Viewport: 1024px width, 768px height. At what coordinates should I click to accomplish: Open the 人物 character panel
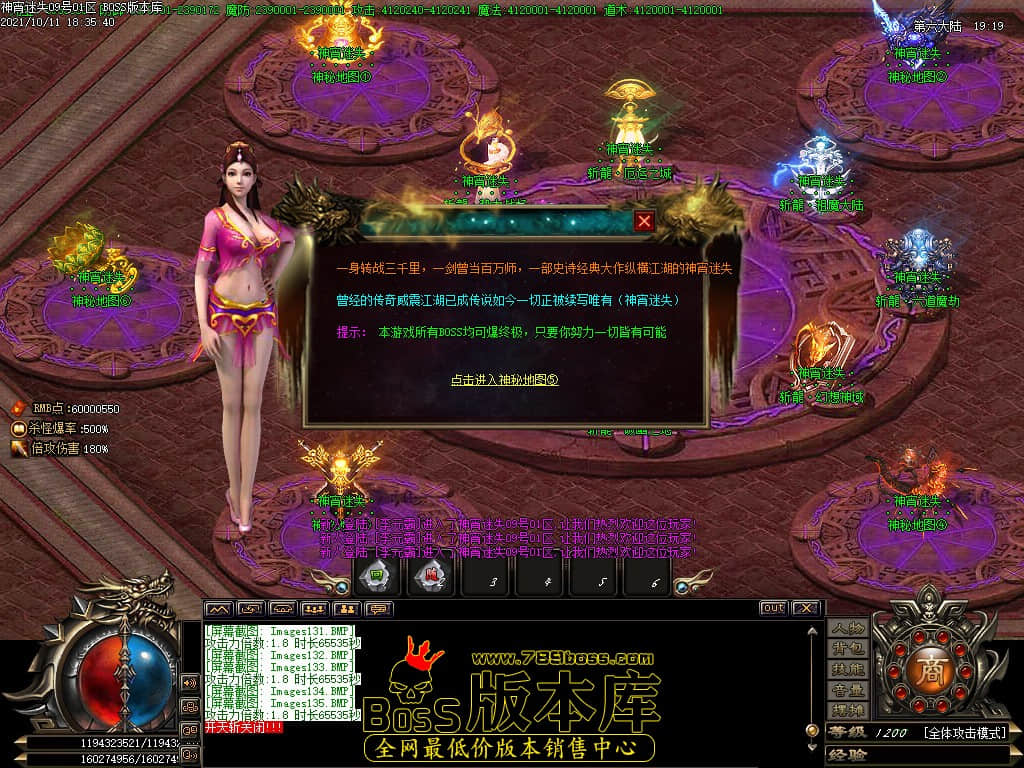click(846, 628)
